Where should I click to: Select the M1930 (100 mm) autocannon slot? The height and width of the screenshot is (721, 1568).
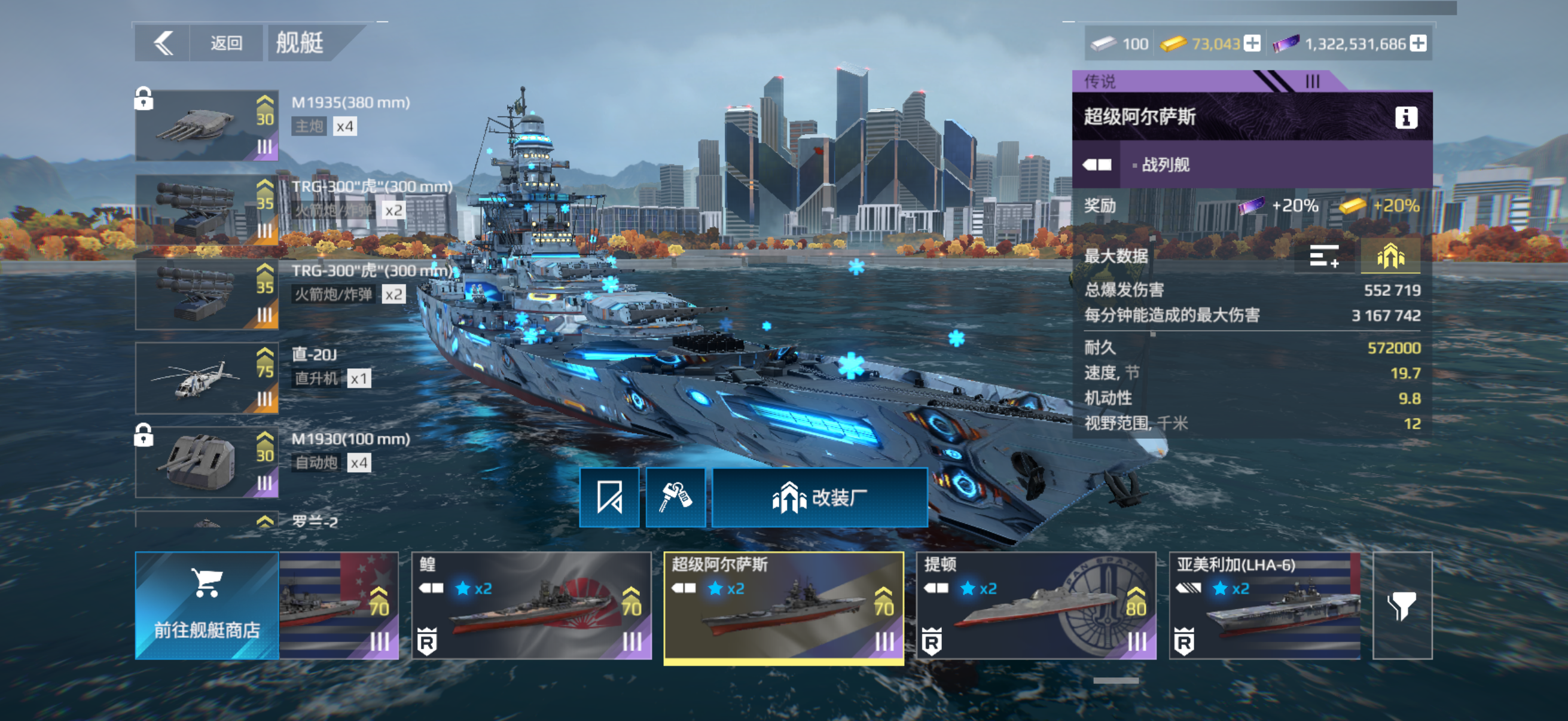click(x=207, y=462)
